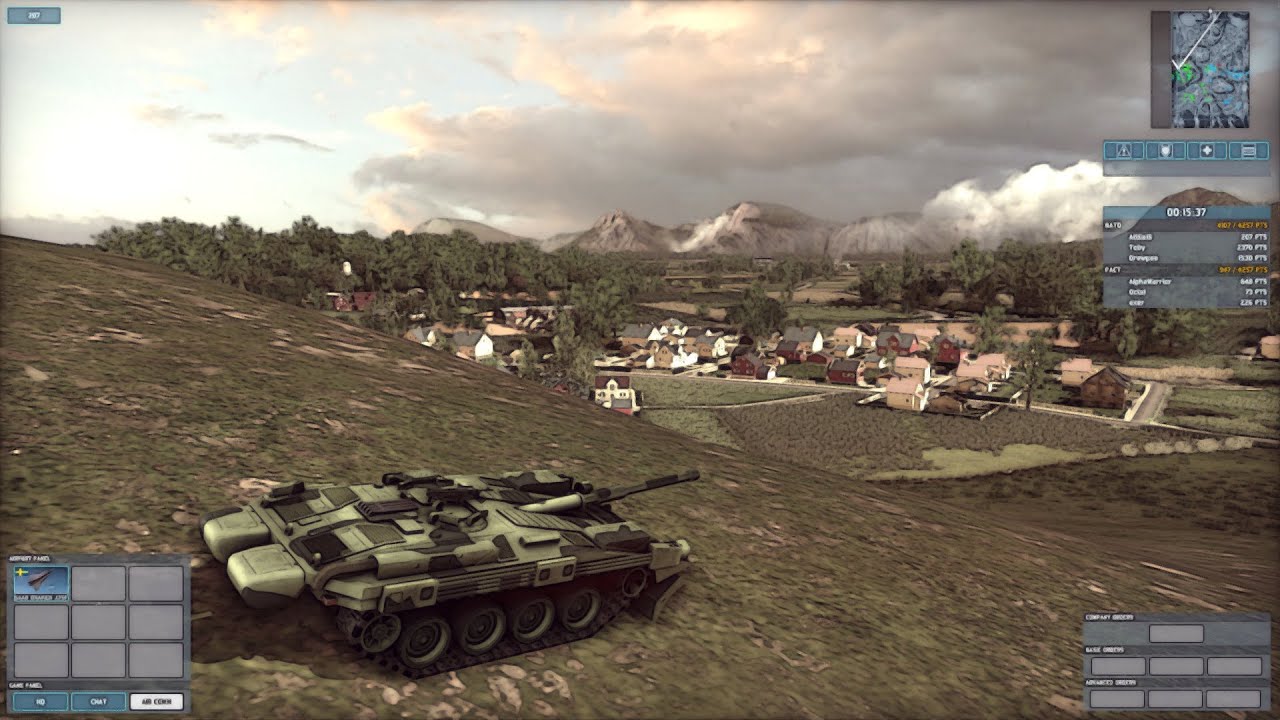Click the medical cross toolbar icon
This screenshot has height=720, width=1280.
point(1208,150)
